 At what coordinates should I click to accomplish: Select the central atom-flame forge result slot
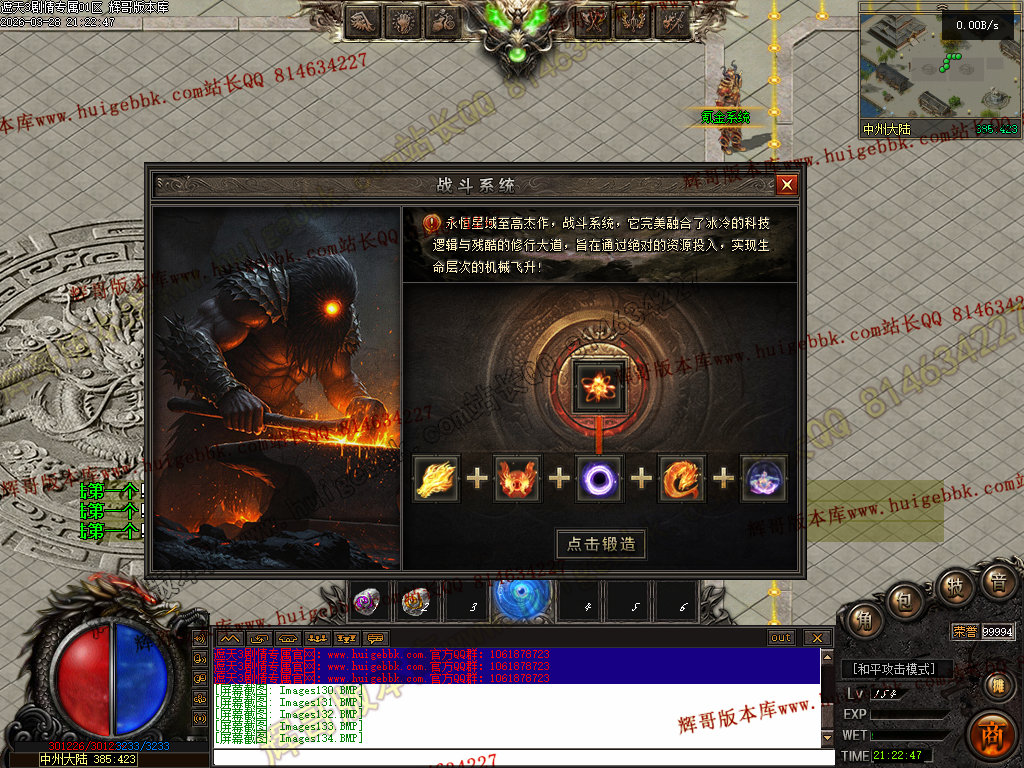(x=600, y=385)
